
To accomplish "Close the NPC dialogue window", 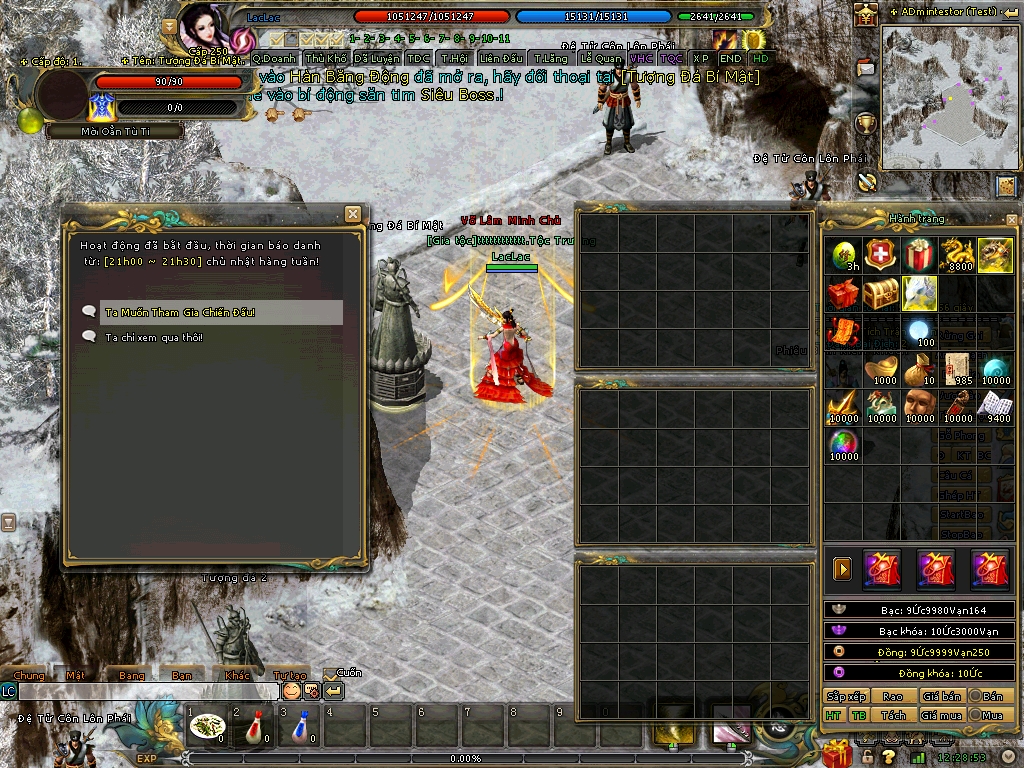I will pyautogui.click(x=352, y=214).
